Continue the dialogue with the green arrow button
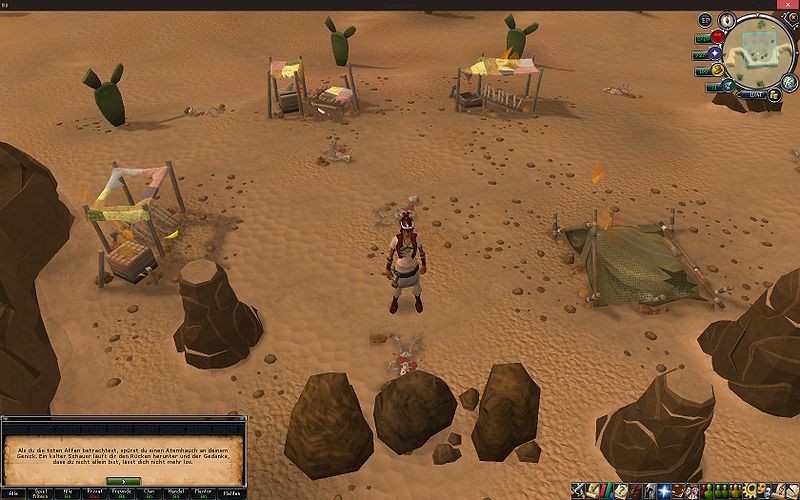800x500 pixels. [123, 482]
